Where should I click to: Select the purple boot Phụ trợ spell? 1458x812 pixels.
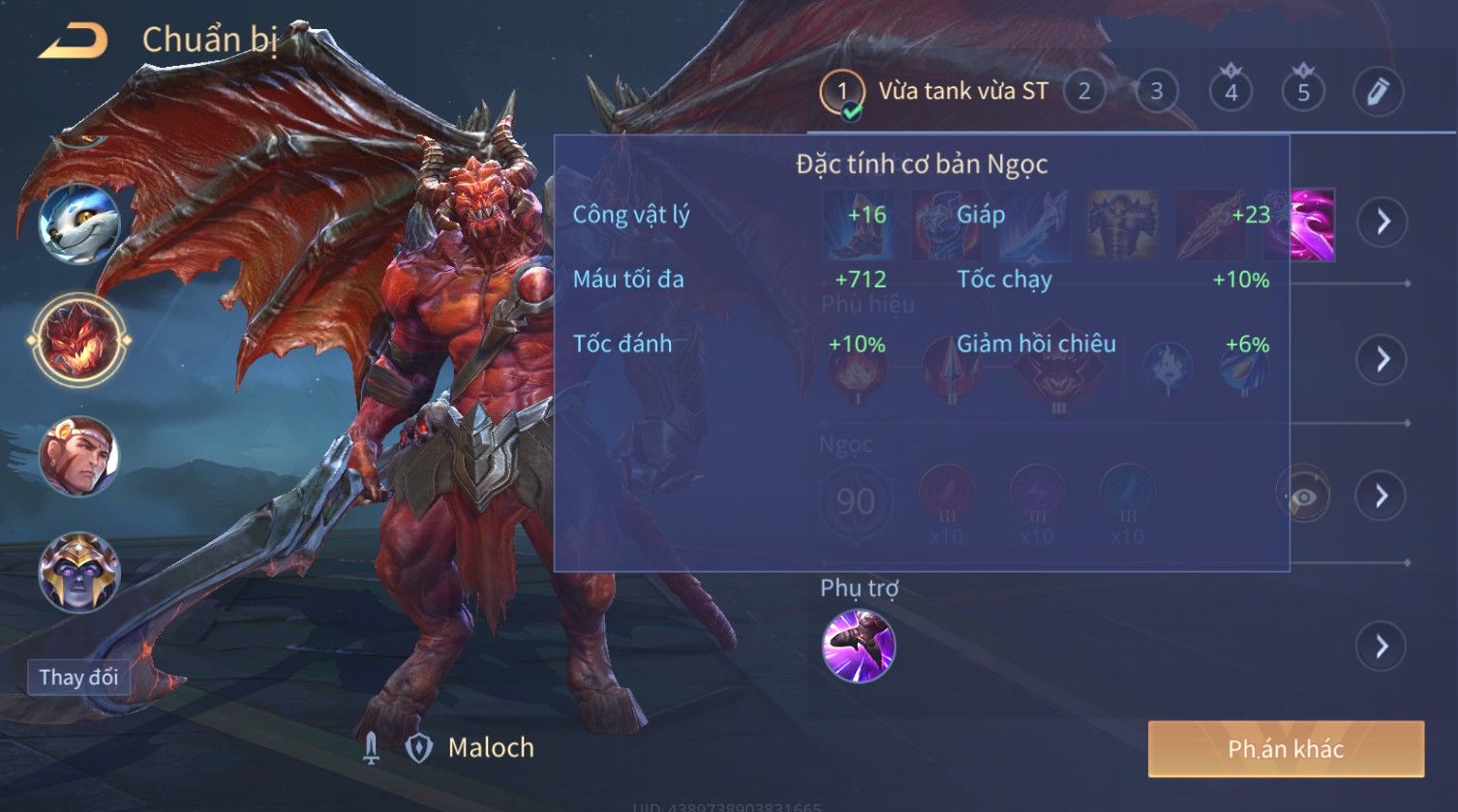click(858, 646)
